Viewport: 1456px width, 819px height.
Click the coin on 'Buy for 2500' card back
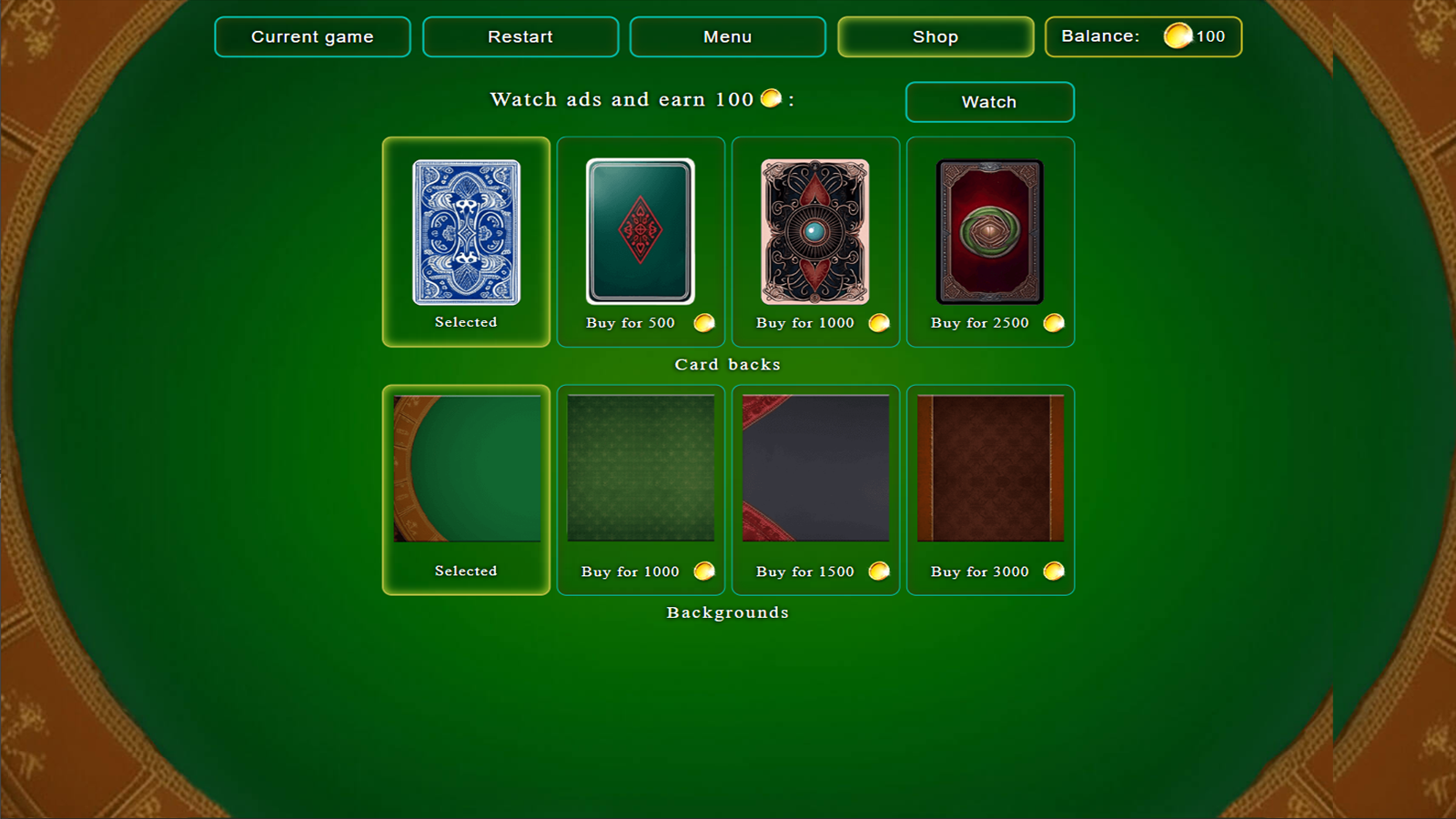1053,322
